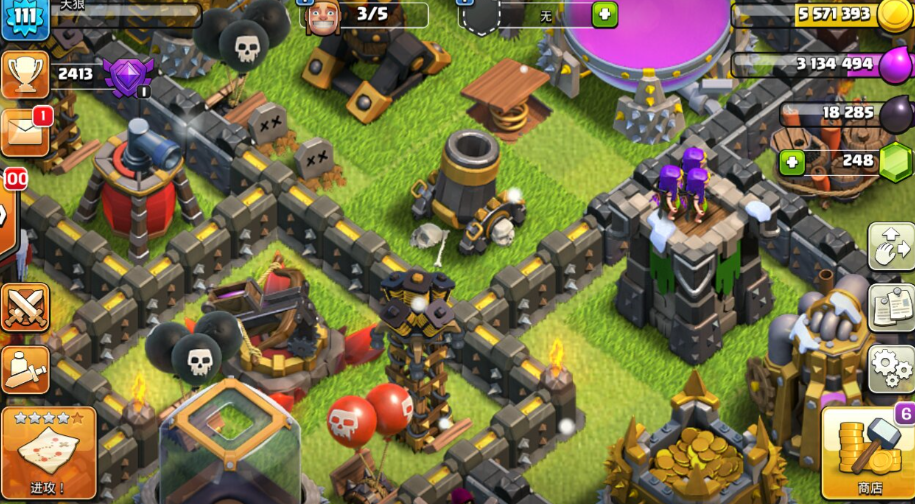Tap the purple league badge
Viewport: 915px width, 504px height.
pos(127,76)
